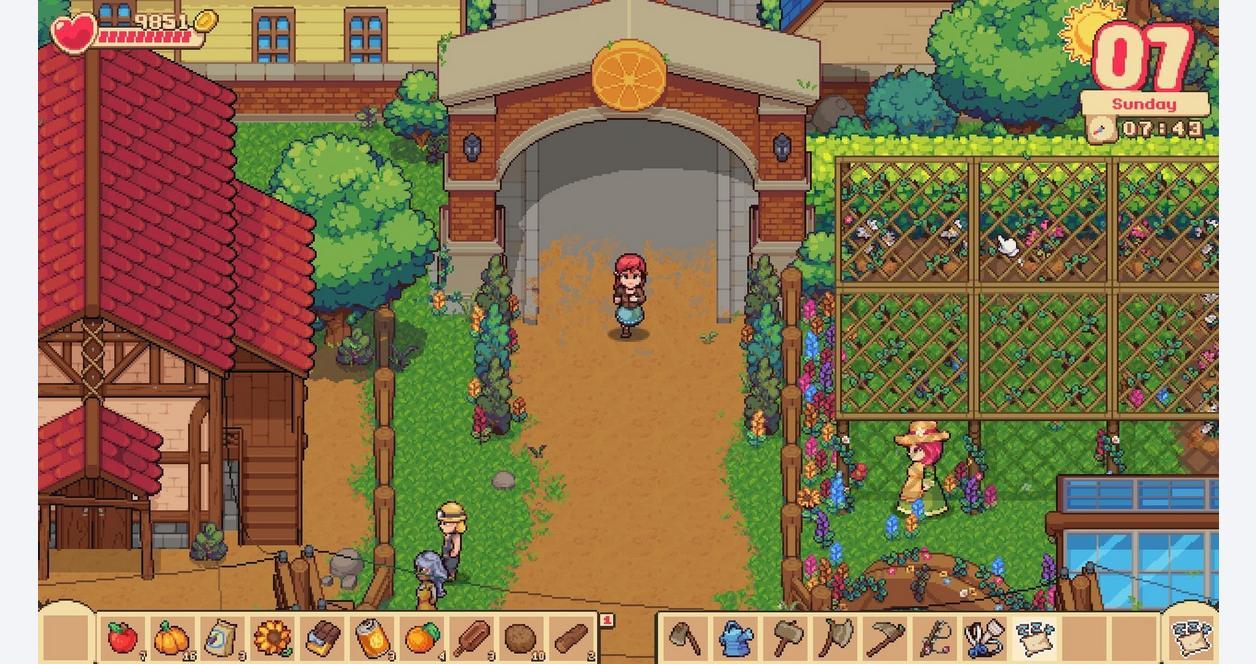Select the bug net and scissors tool
Screen dimensions: 1256x664
(x=985, y=637)
